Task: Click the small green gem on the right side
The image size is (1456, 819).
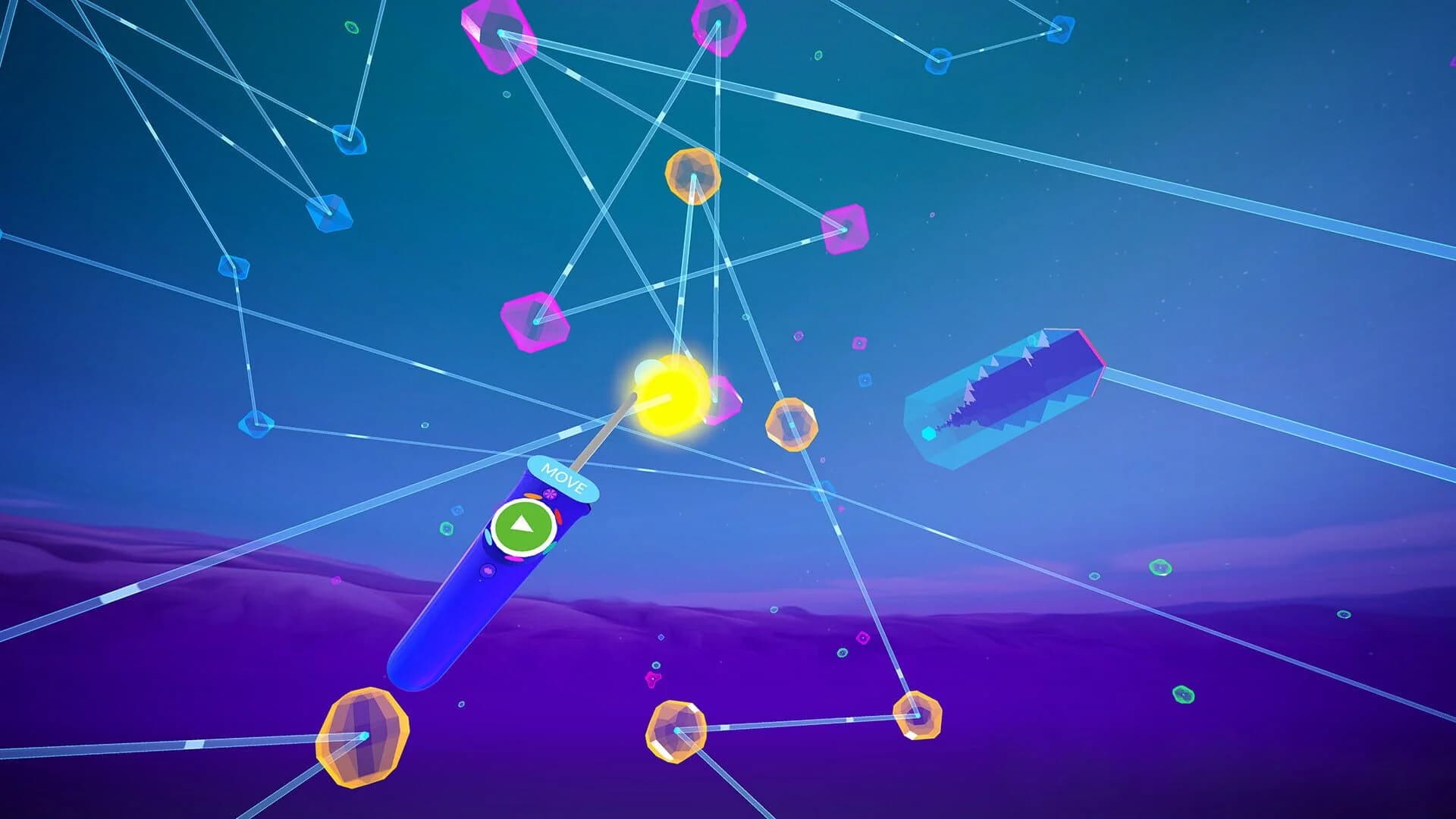Action: click(x=1159, y=568)
